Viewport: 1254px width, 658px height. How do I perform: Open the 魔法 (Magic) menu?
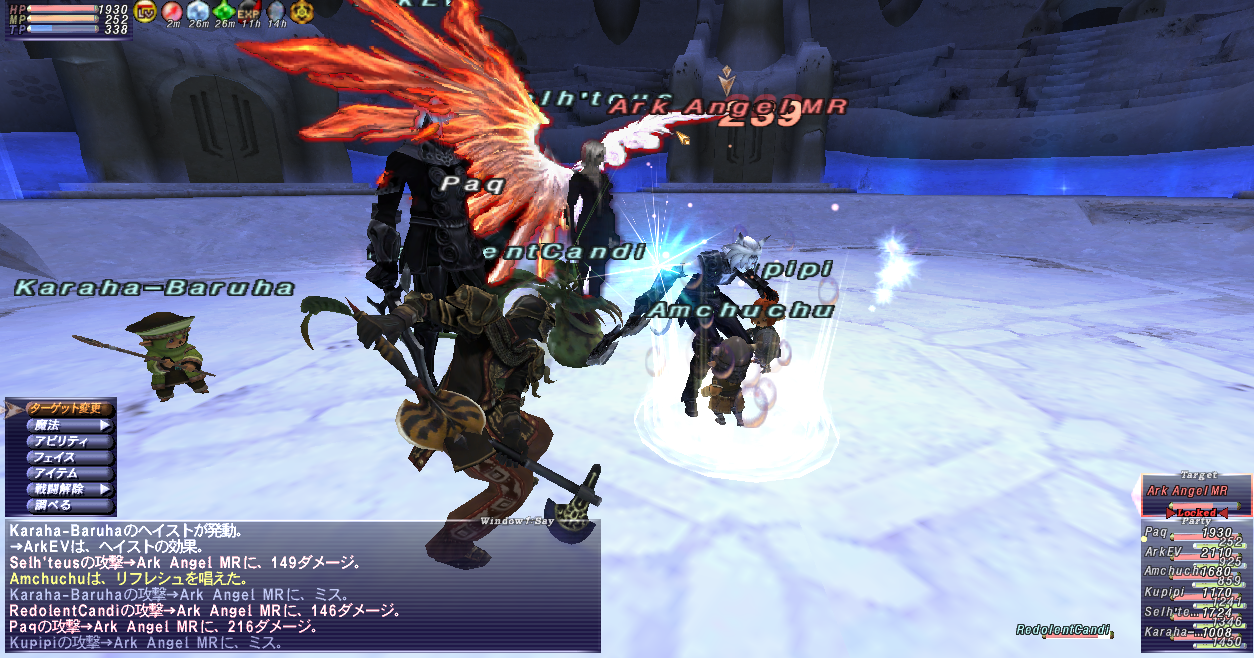[62, 425]
